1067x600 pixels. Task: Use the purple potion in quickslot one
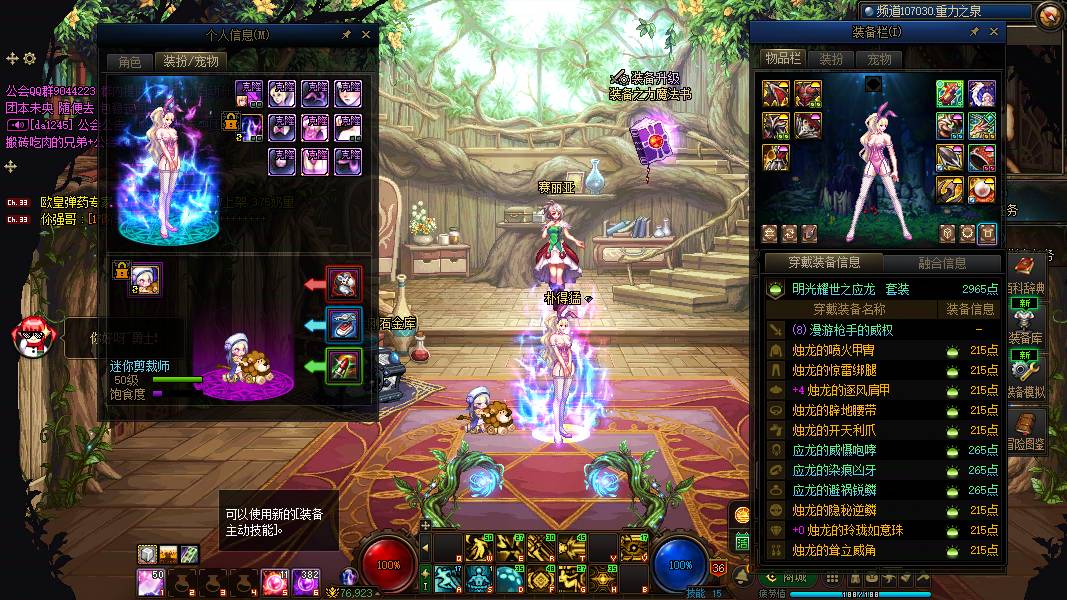(150, 580)
